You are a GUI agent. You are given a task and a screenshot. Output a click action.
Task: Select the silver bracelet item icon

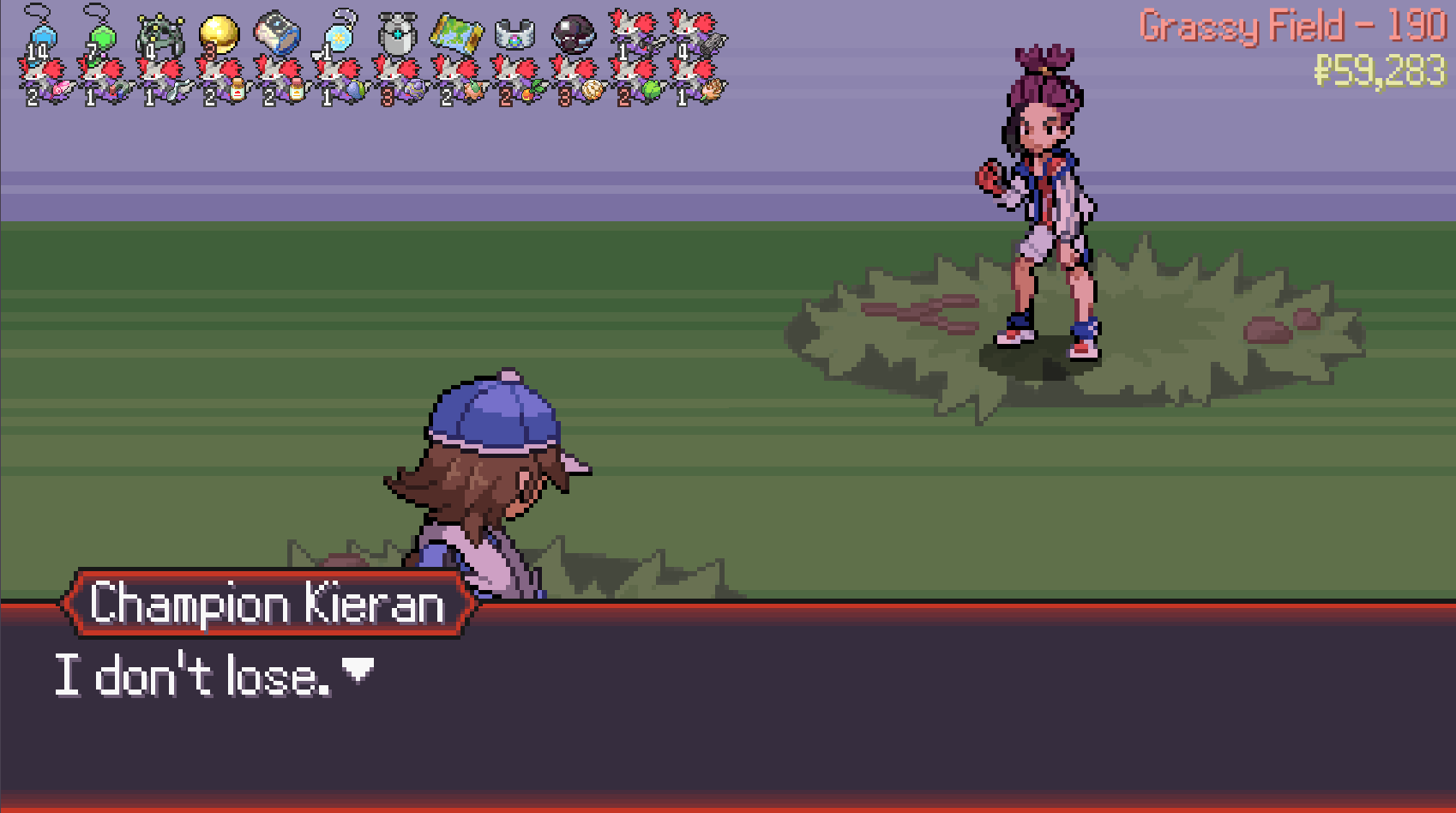(515, 34)
